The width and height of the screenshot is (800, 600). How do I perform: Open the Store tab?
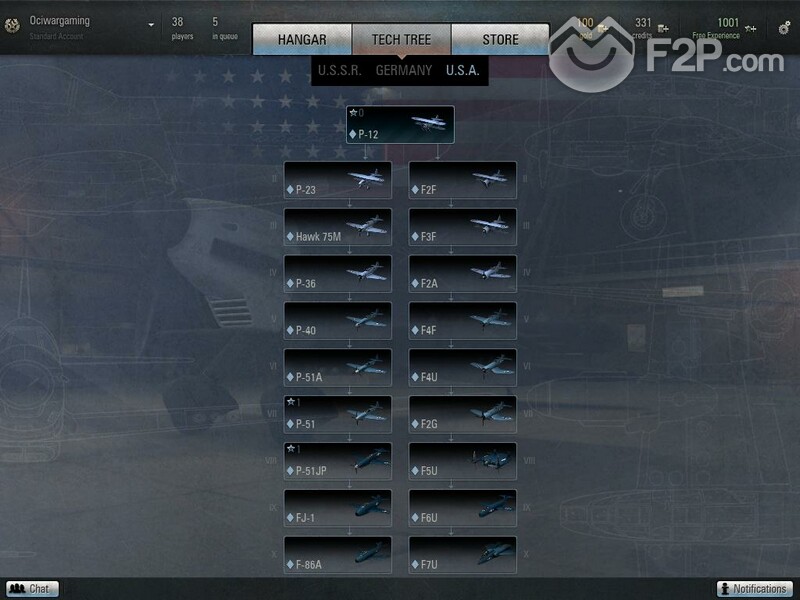click(x=500, y=40)
